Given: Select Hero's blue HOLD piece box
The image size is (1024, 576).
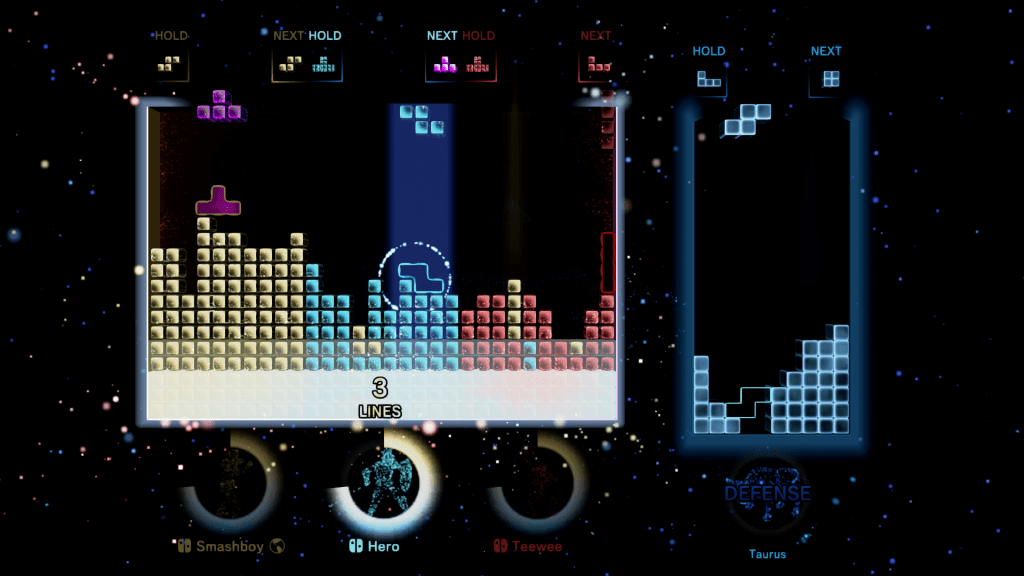Looking at the screenshot, I should pyautogui.click(x=324, y=64).
